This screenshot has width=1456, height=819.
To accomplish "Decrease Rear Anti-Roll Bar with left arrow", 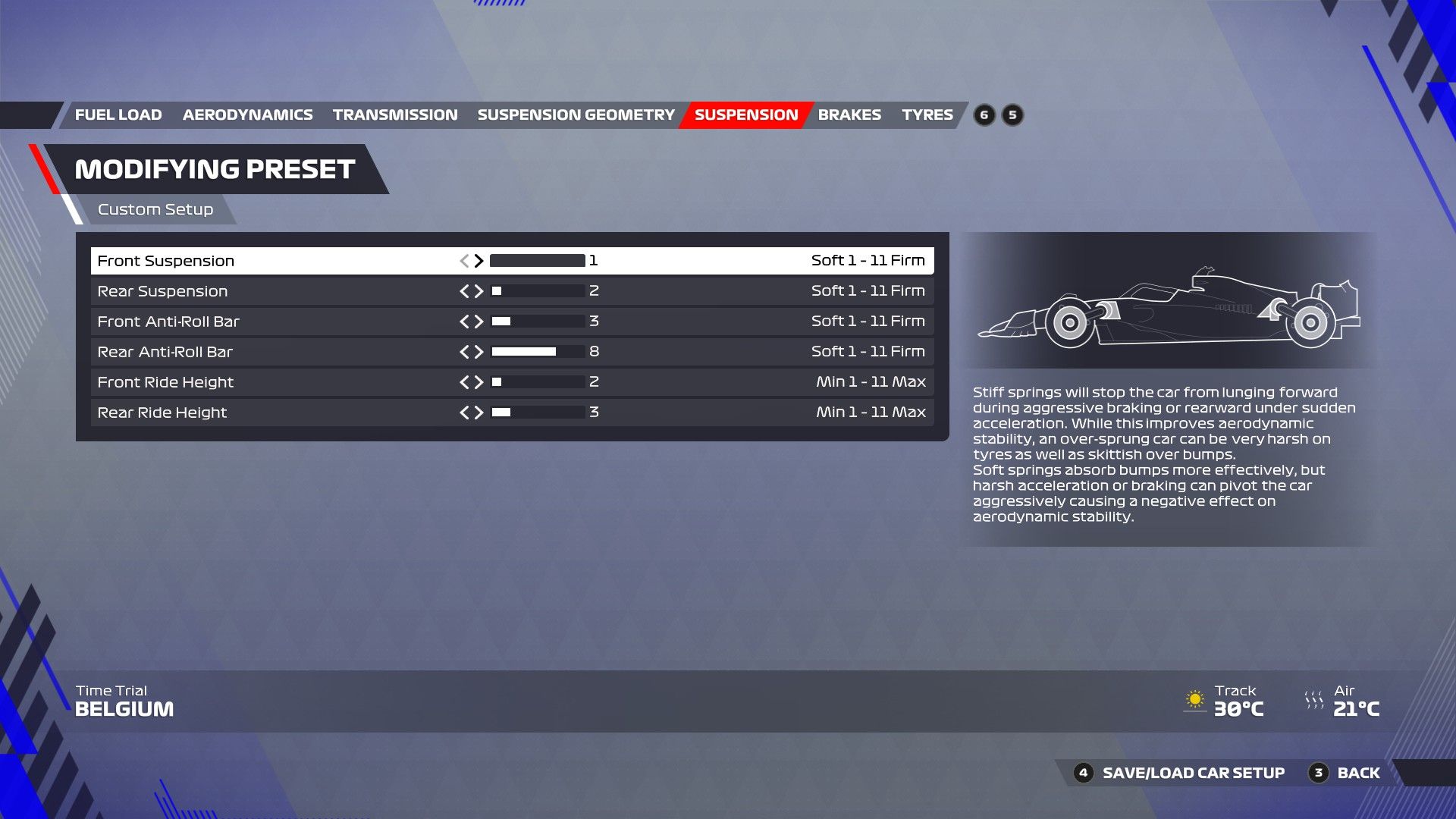I will coord(465,351).
